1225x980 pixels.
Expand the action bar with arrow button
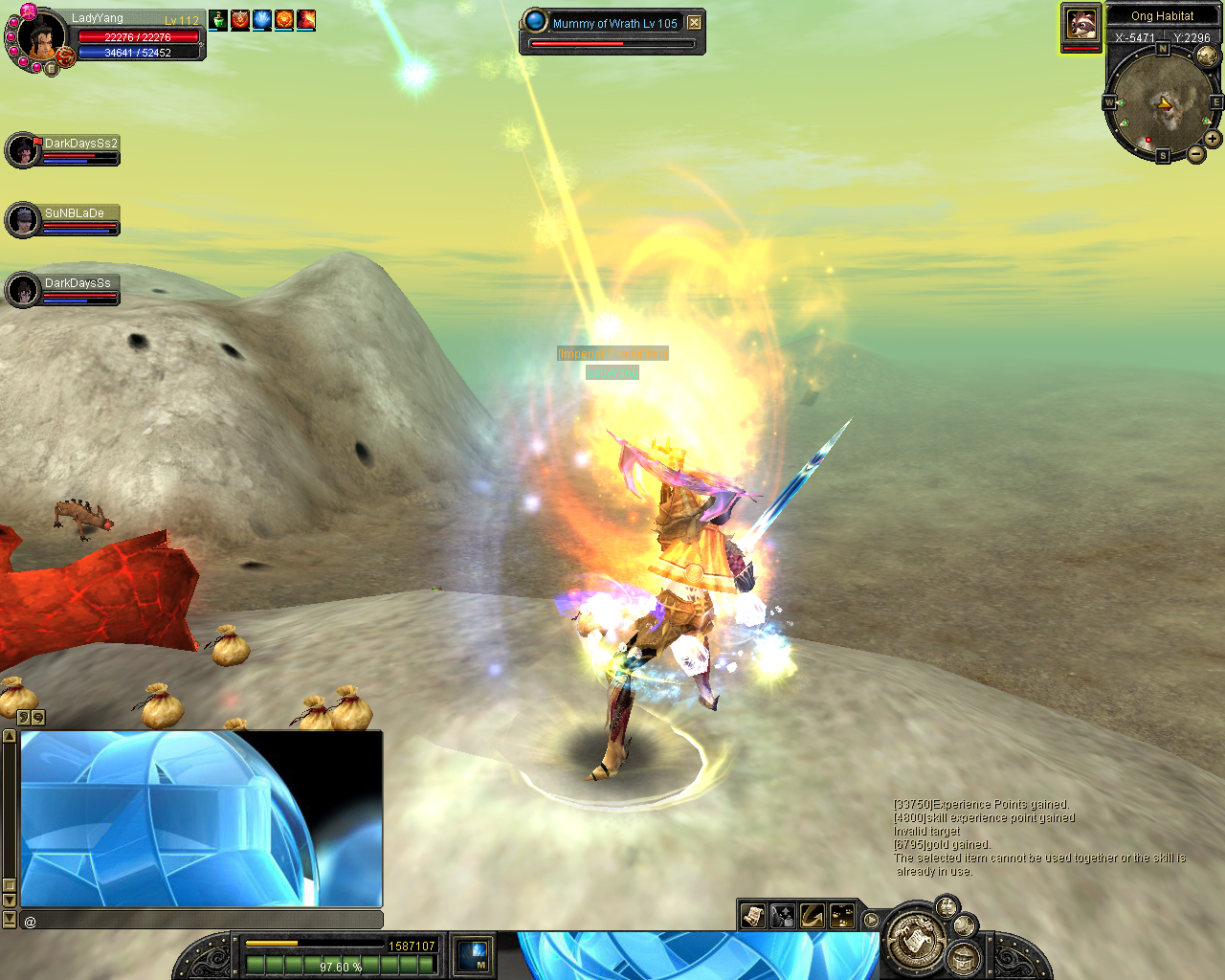[871, 920]
